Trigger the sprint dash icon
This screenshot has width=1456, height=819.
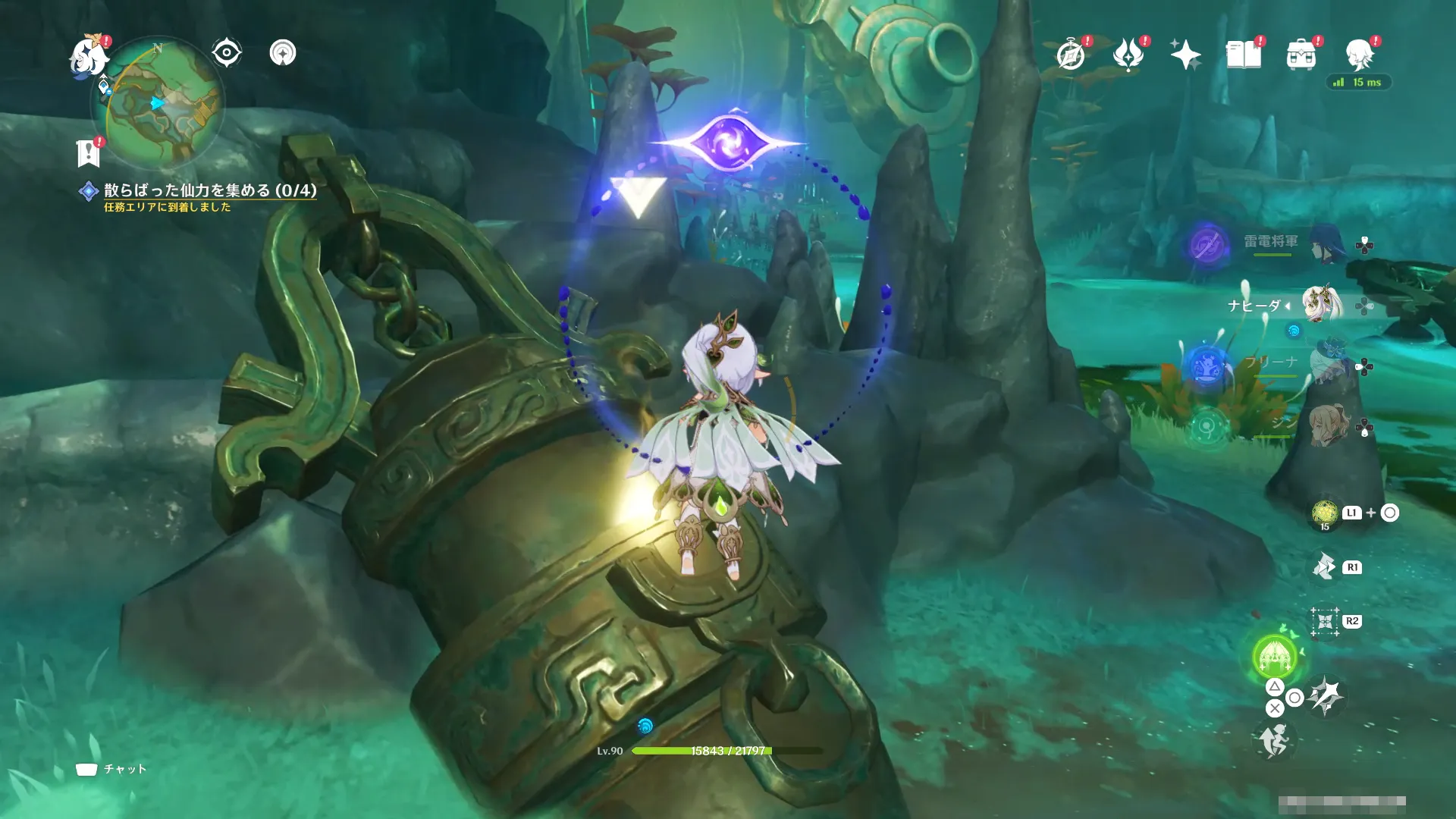pyautogui.click(x=1275, y=739)
